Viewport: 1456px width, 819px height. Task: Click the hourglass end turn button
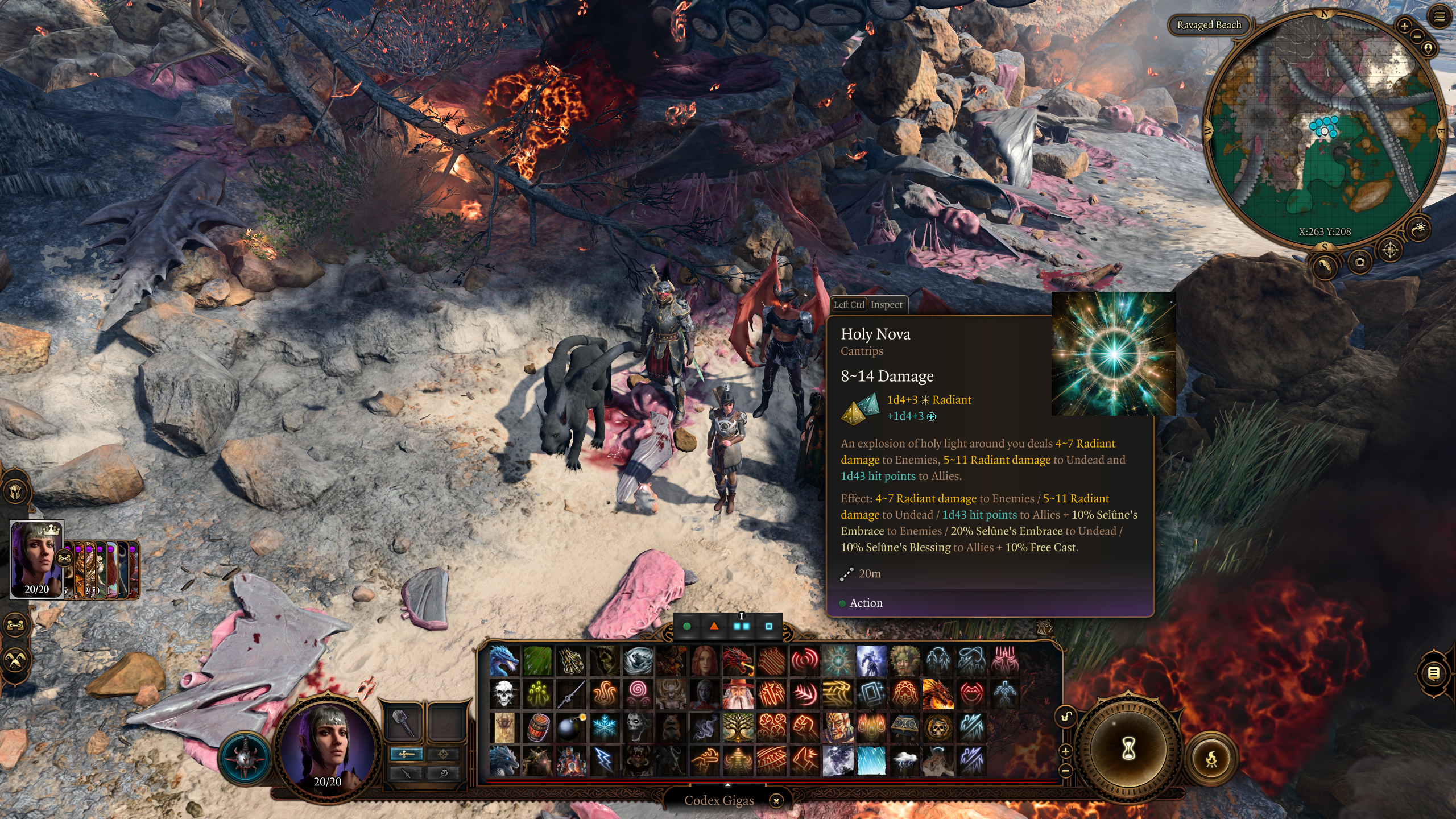pyautogui.click(x=1128, y=750)
